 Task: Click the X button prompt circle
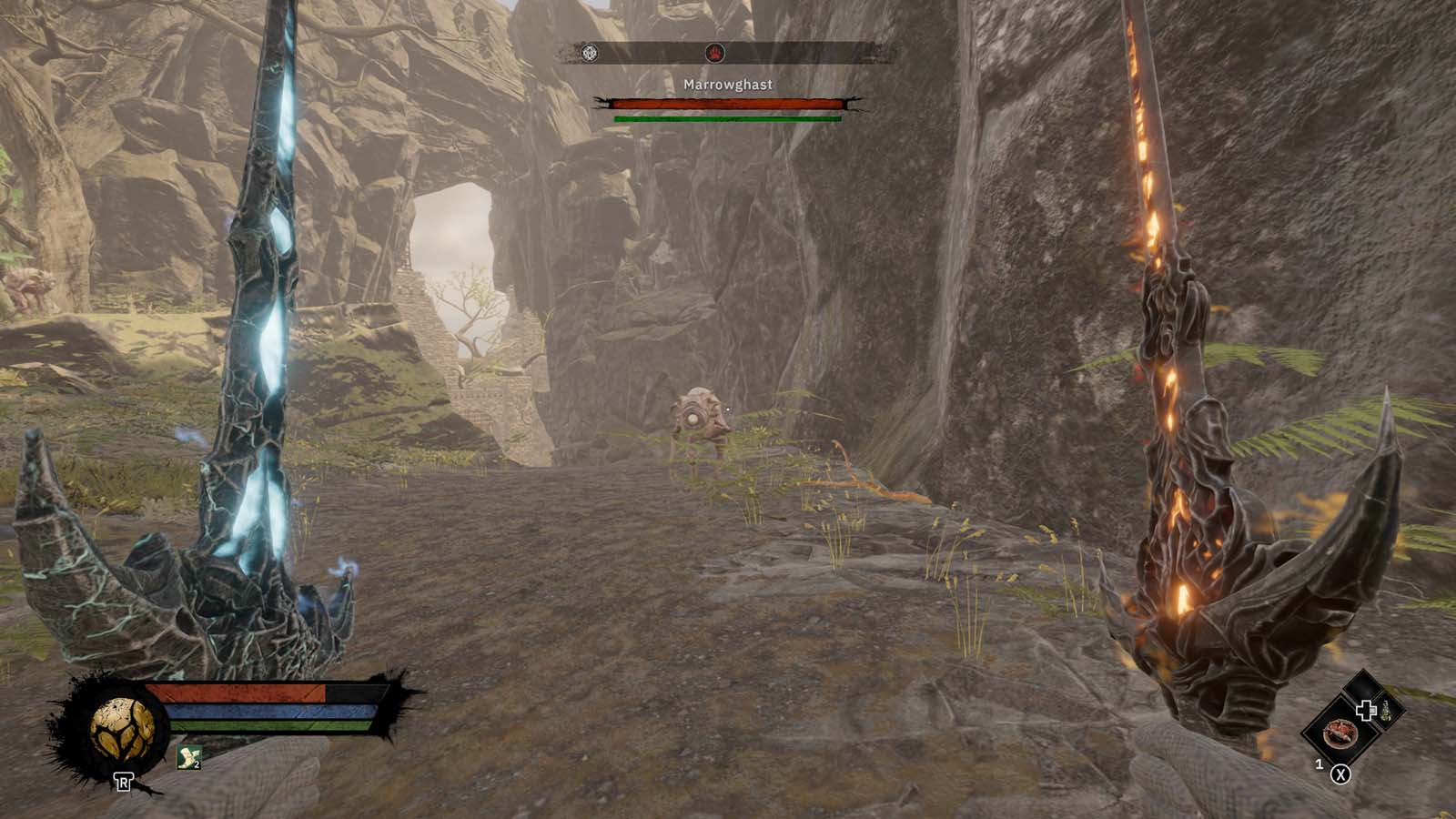pos(1340,773)
